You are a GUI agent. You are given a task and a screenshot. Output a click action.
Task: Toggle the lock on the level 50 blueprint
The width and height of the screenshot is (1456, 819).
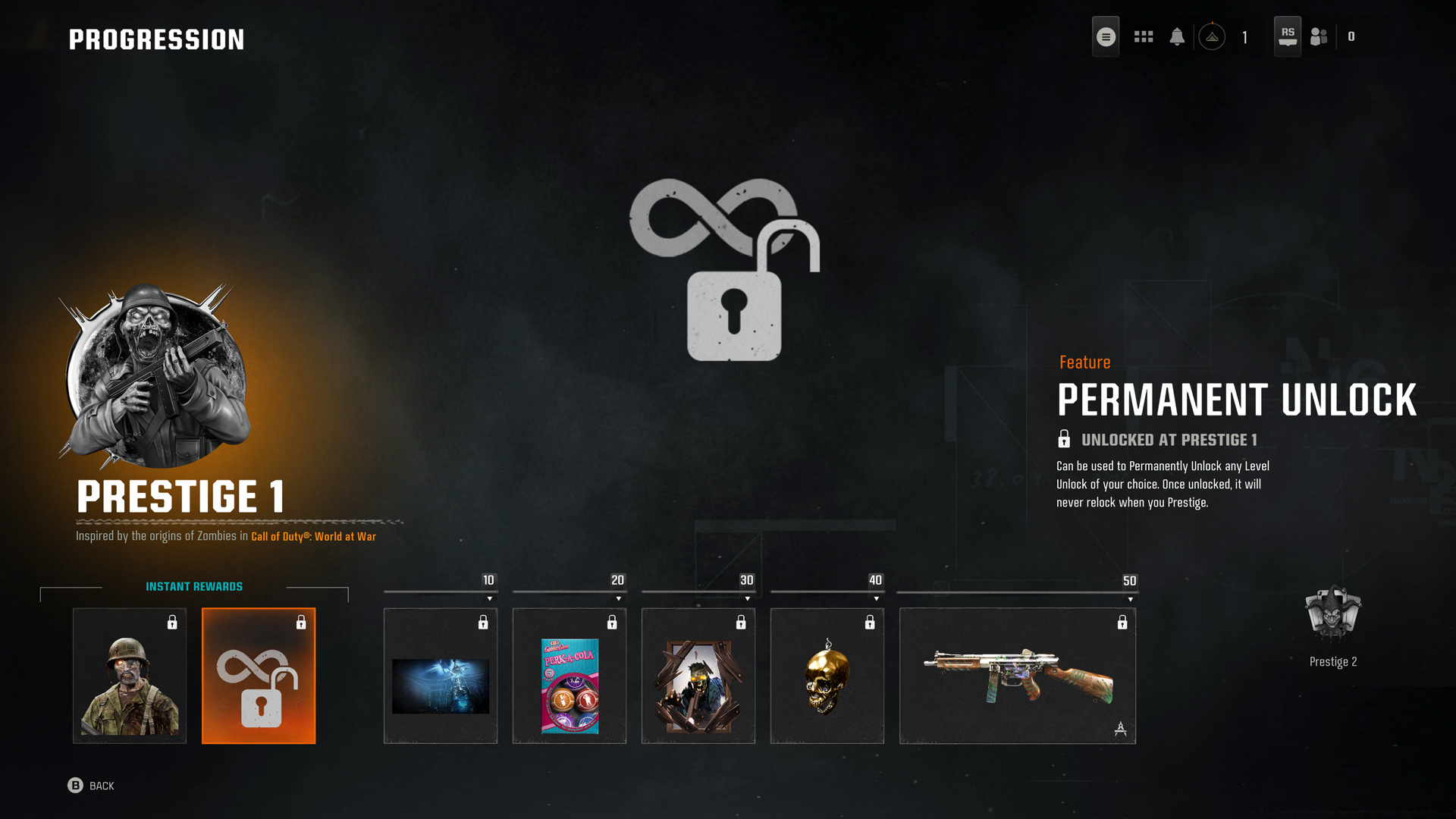pos(1122,623)
